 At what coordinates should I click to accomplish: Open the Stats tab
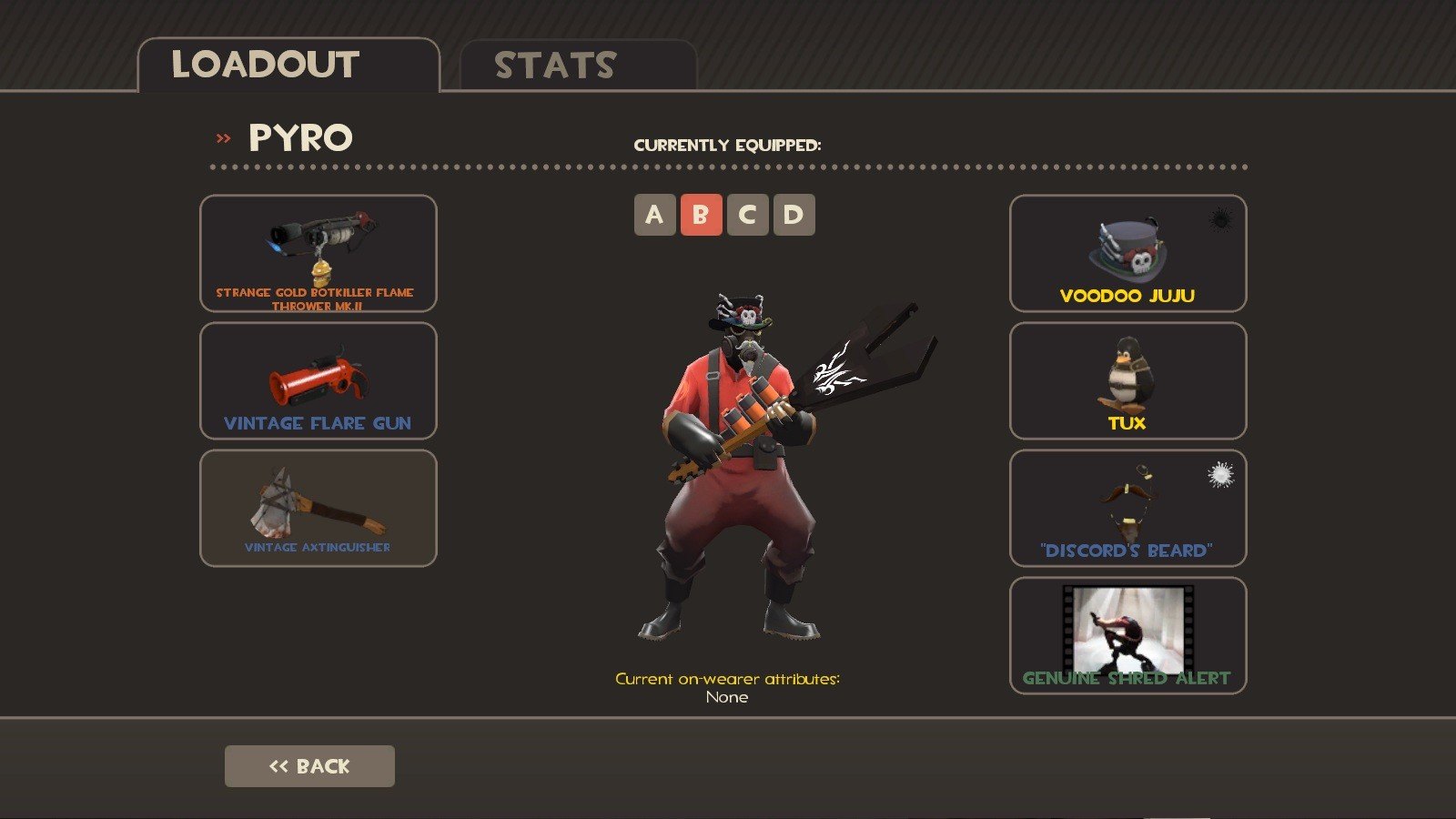pyautogui.click(x=578, y=66)
